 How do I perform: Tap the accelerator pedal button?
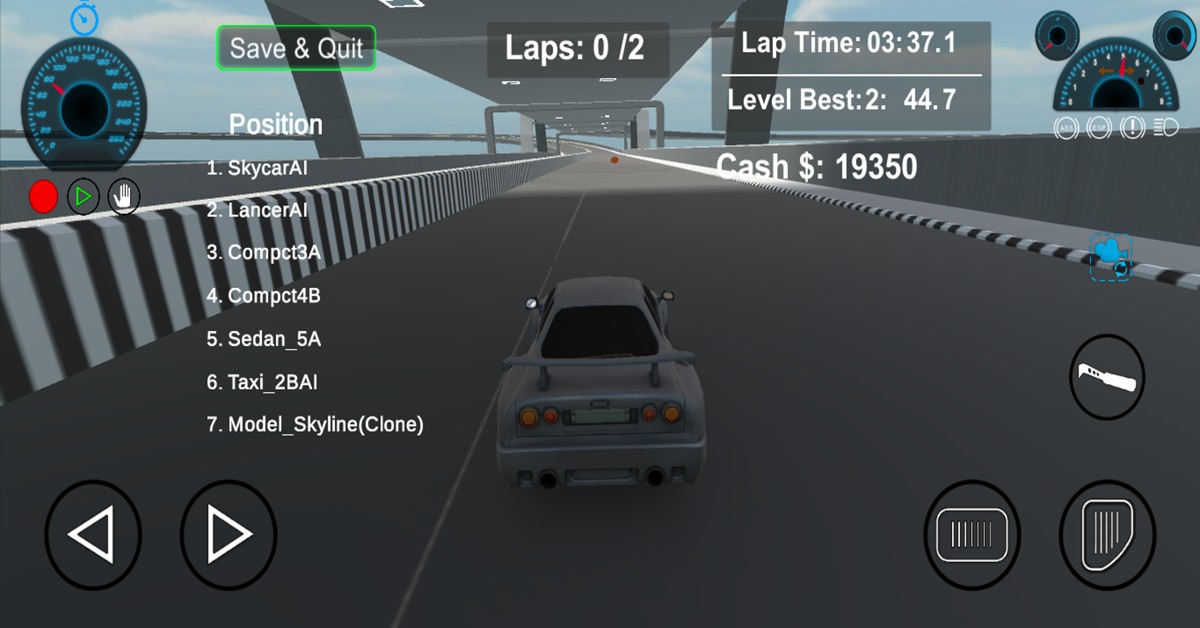(x=1107, y=535)
